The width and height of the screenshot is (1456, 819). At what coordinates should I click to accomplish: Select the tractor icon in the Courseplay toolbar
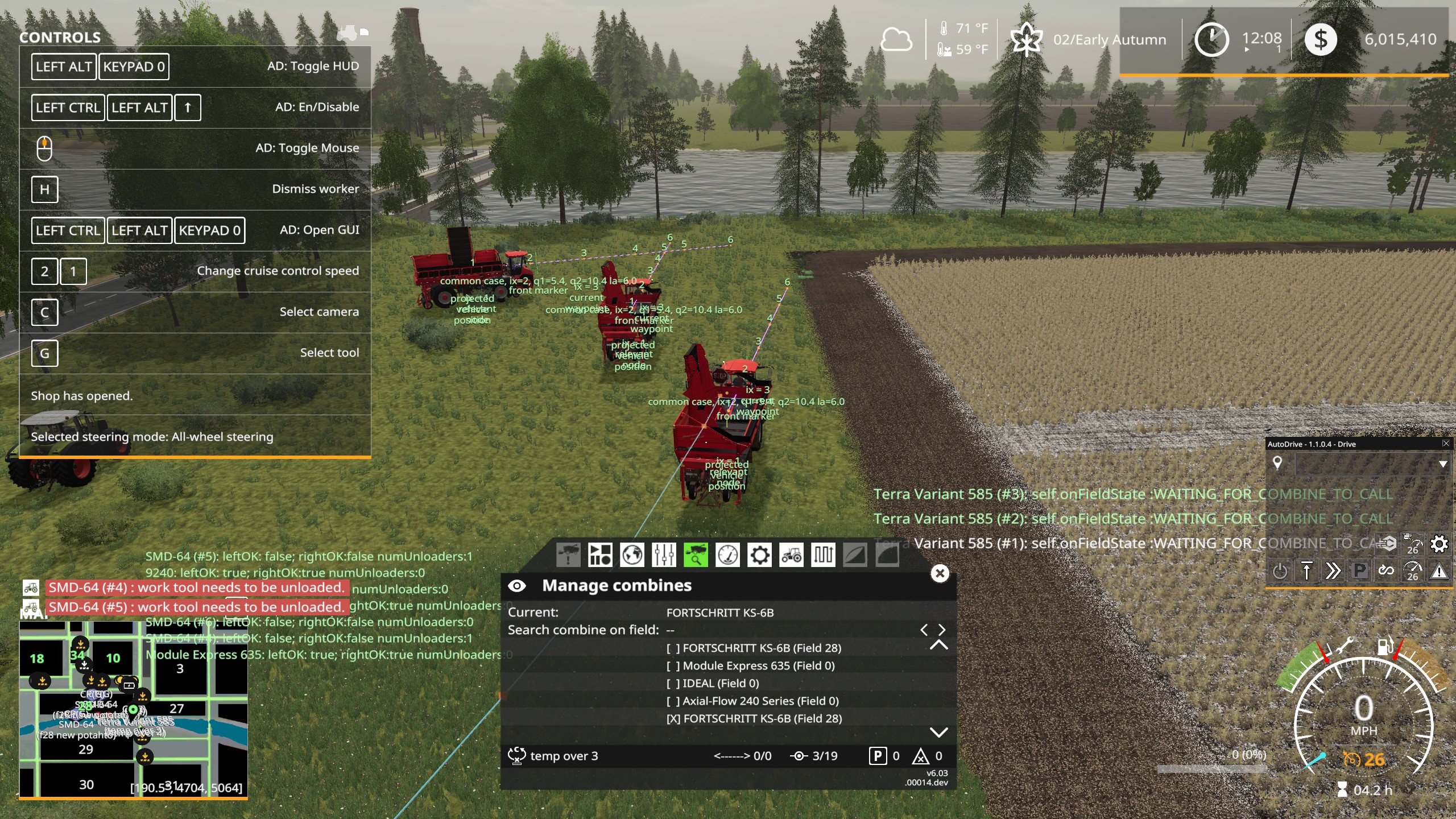click(791, 555)
